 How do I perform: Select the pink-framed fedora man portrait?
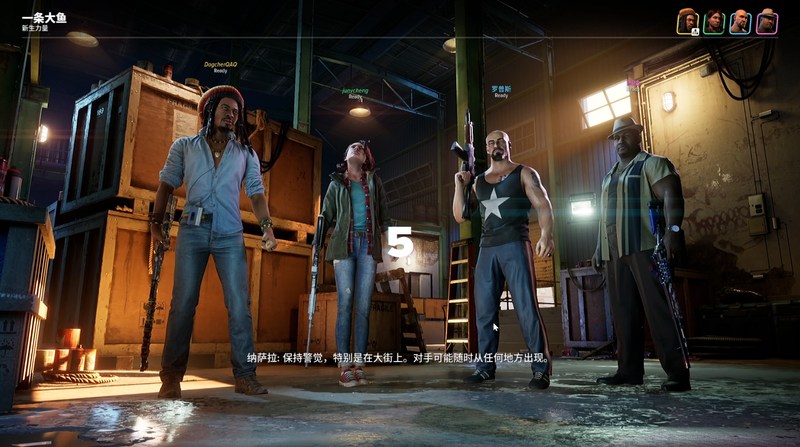pos(766,21)
